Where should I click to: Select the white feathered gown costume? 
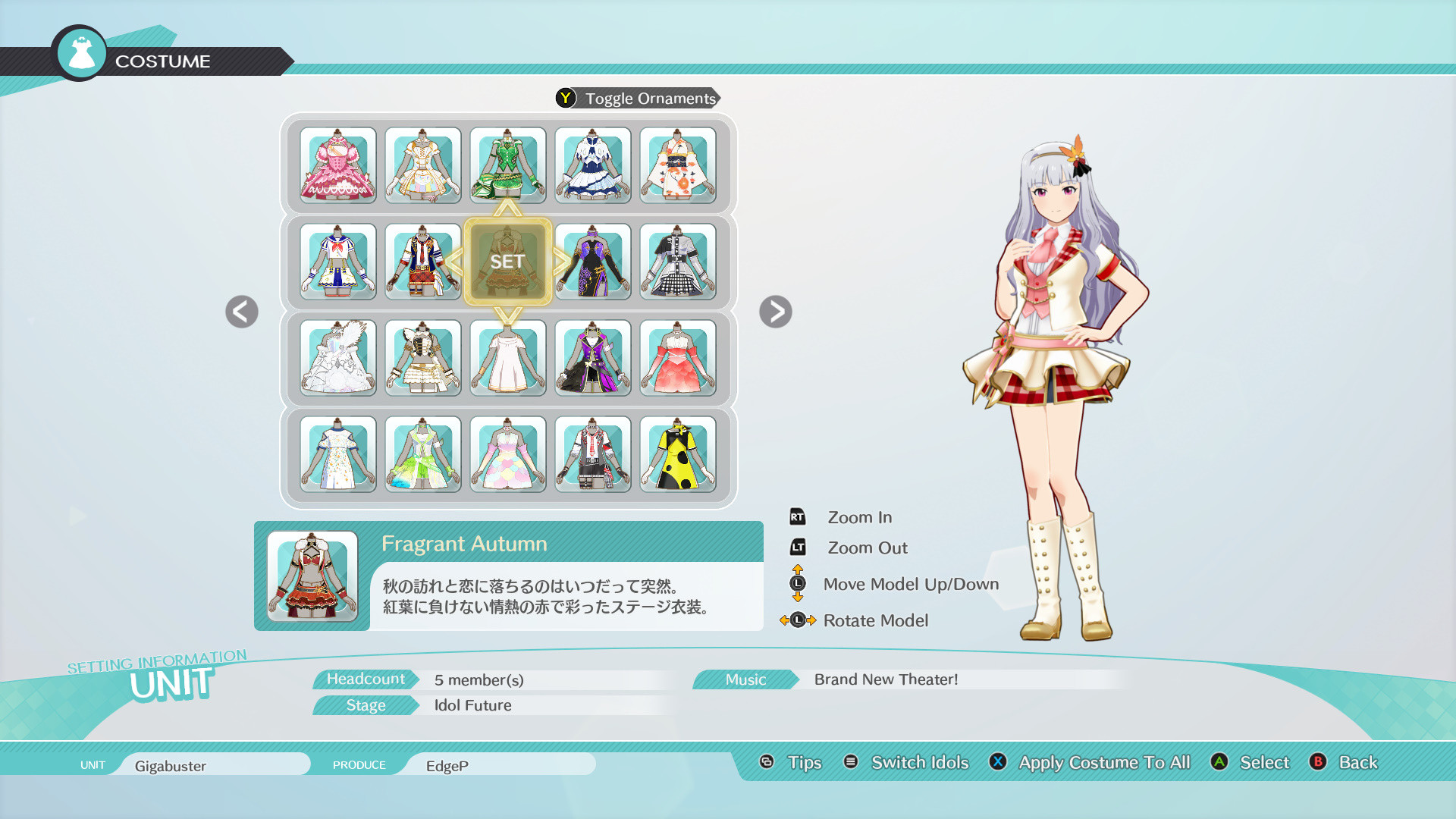pos(338,358)
